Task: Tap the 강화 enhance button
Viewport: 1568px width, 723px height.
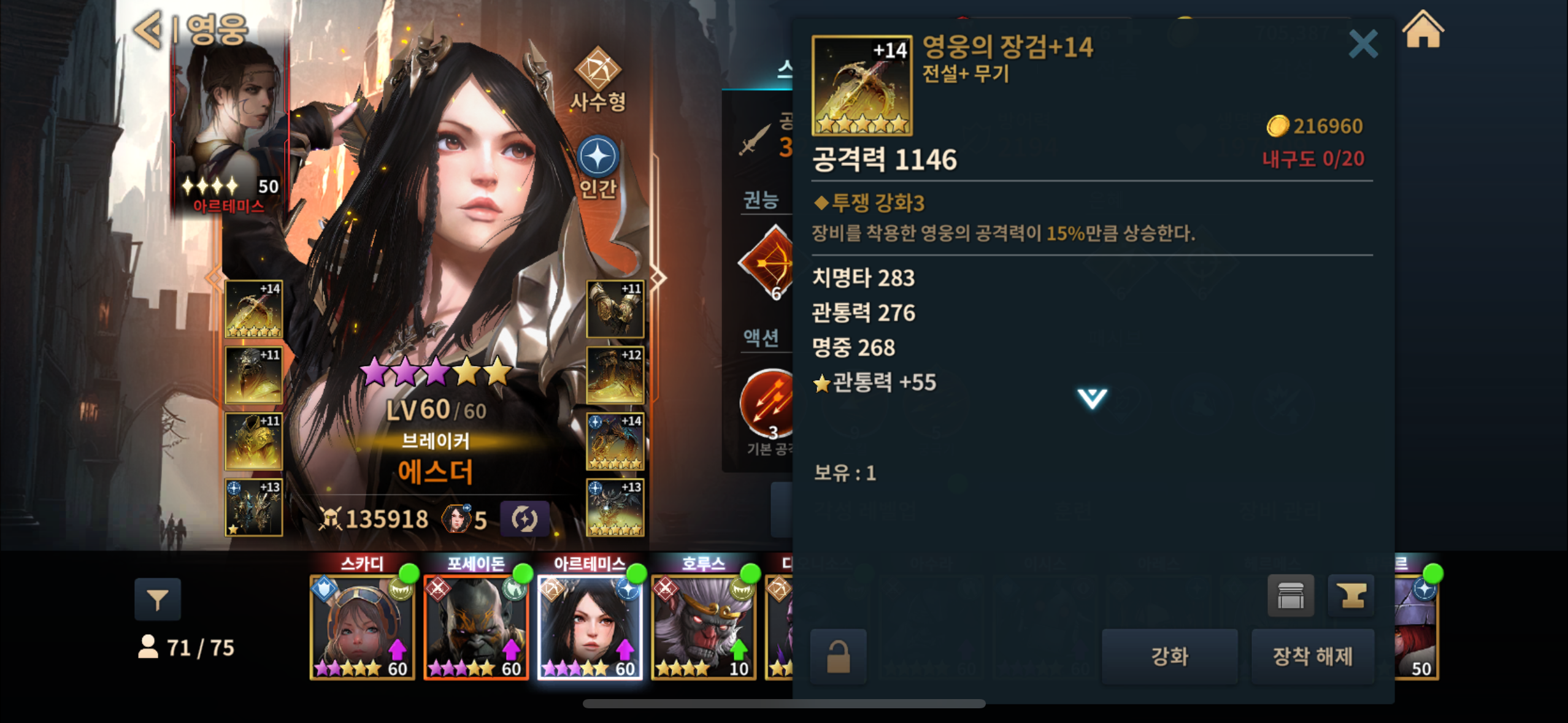Action: tap(1169, 656)
